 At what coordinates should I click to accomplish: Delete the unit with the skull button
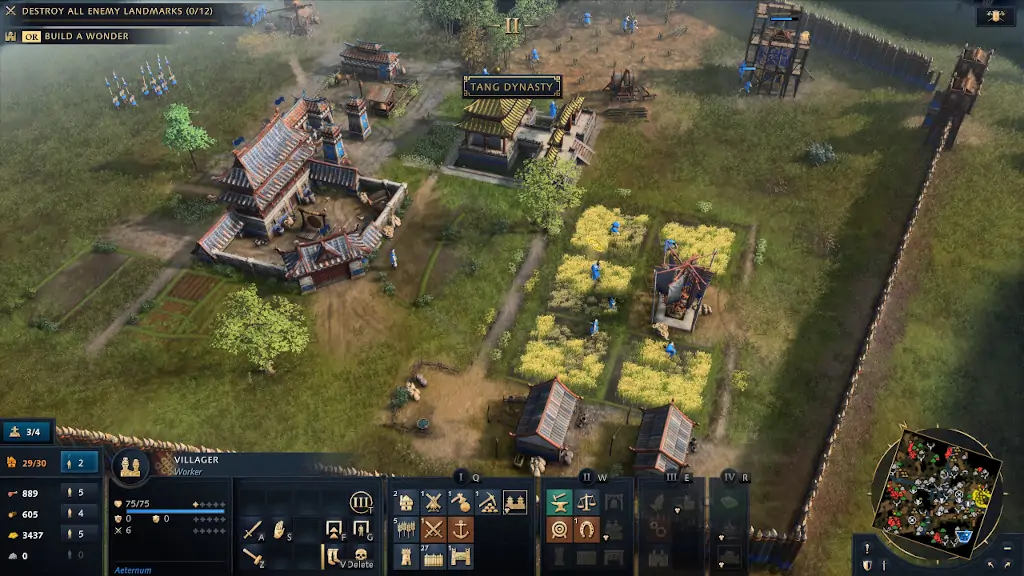click(x=360, y=554)
